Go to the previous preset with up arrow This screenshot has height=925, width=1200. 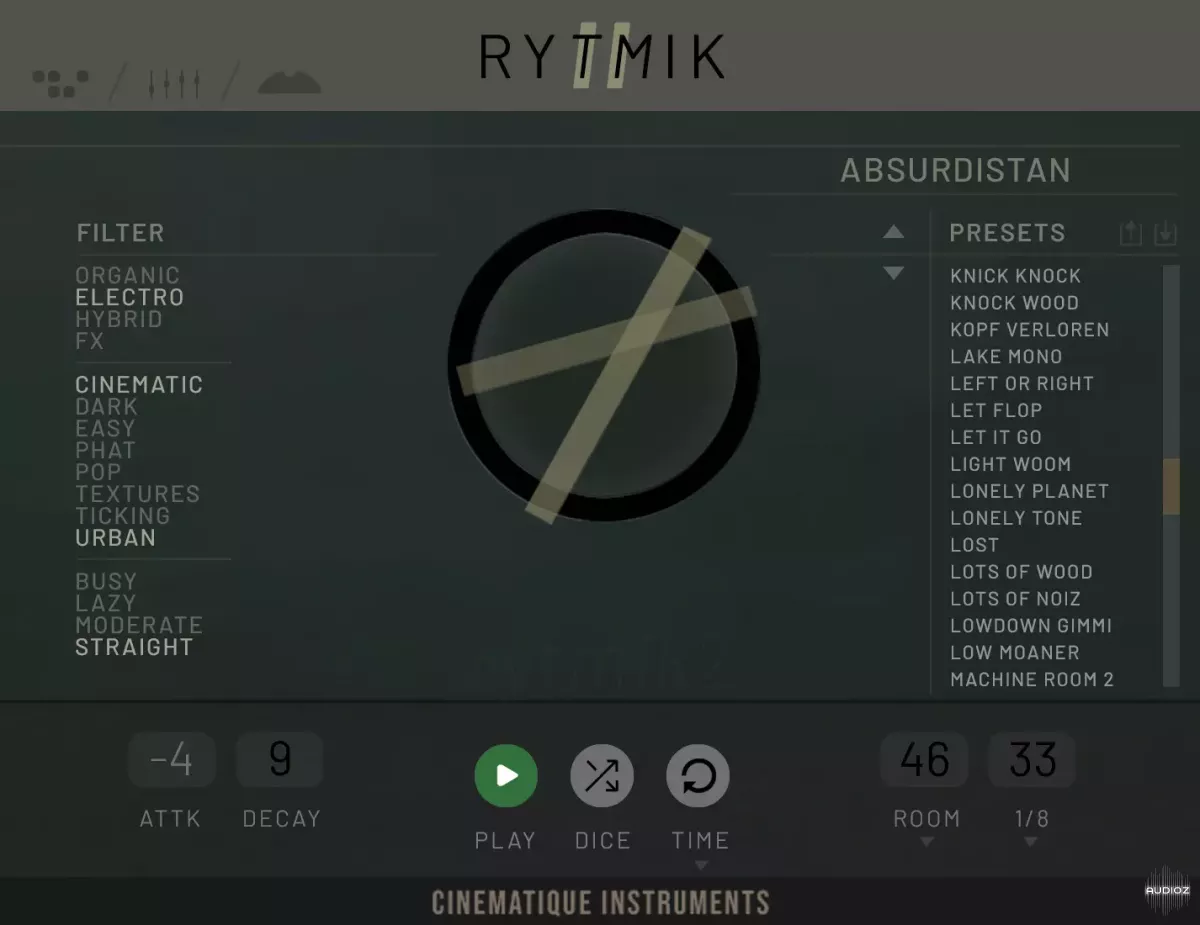[893, 233]
